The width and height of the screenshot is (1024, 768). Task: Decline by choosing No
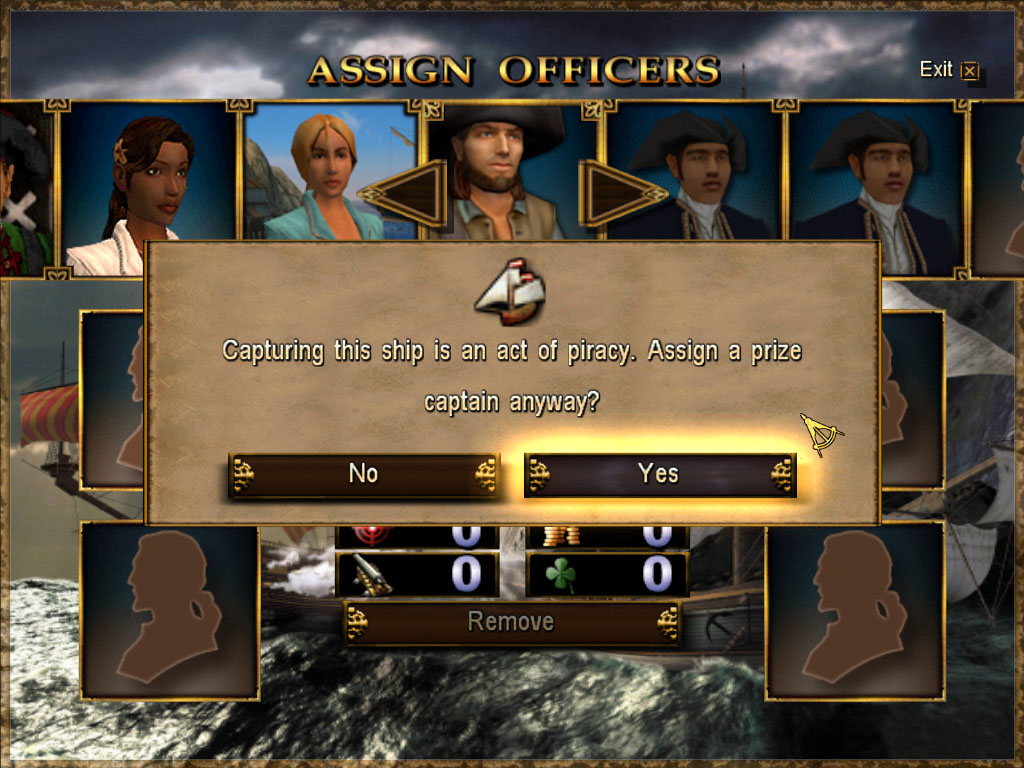(363, 474)
